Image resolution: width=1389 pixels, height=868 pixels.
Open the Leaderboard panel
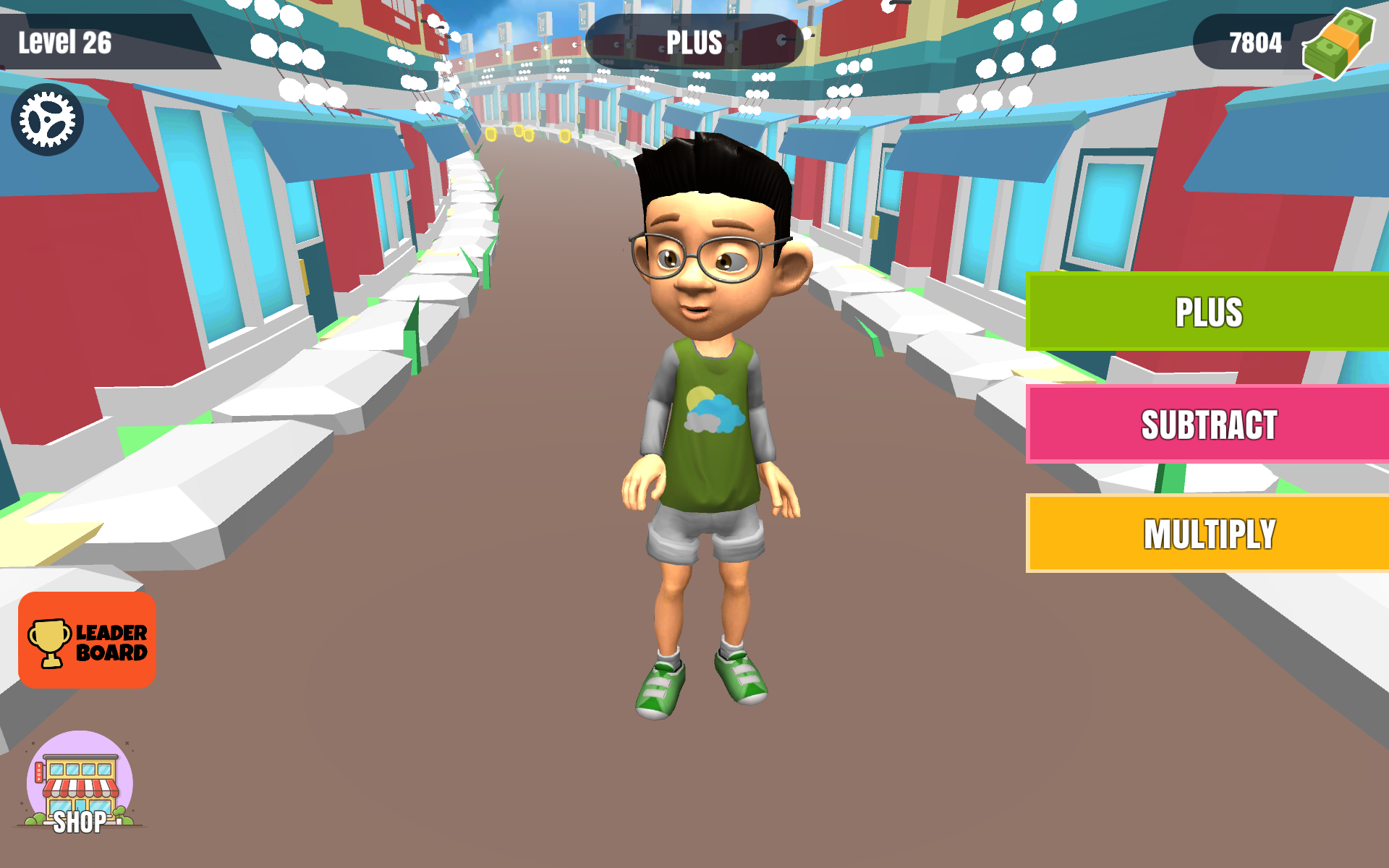tap(87, 639)
